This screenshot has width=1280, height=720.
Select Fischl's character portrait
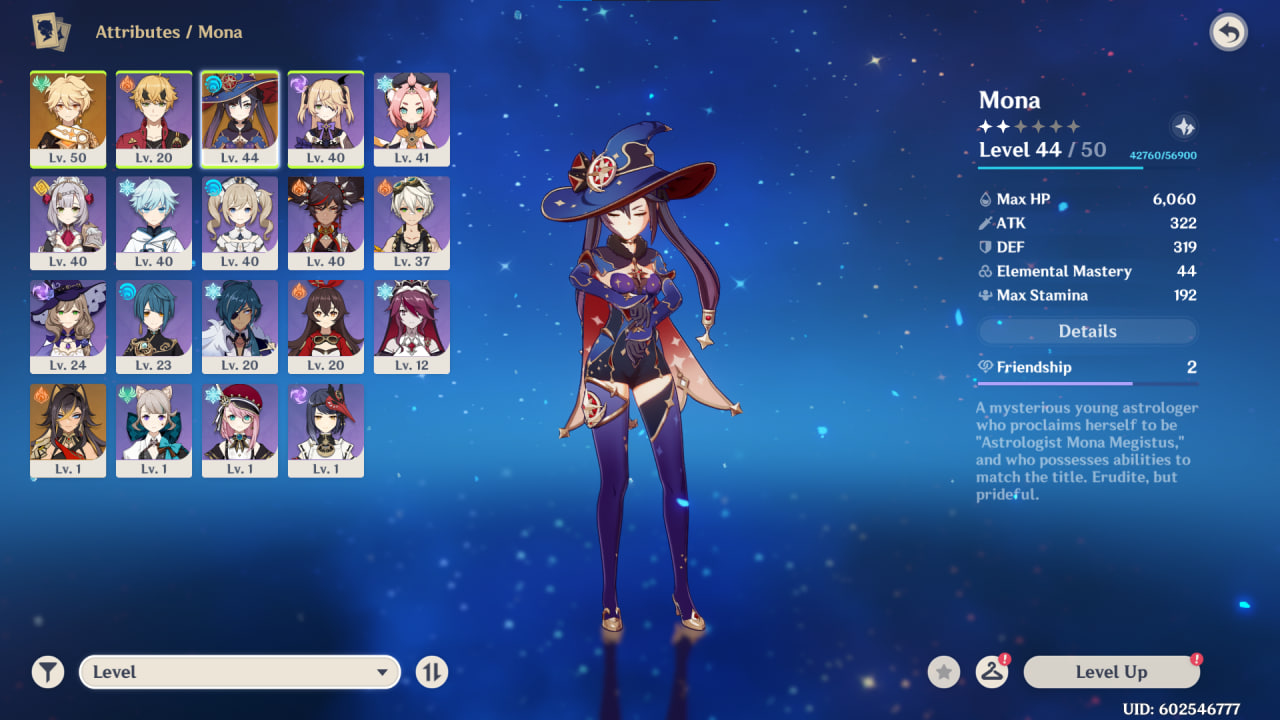(326, 118)
